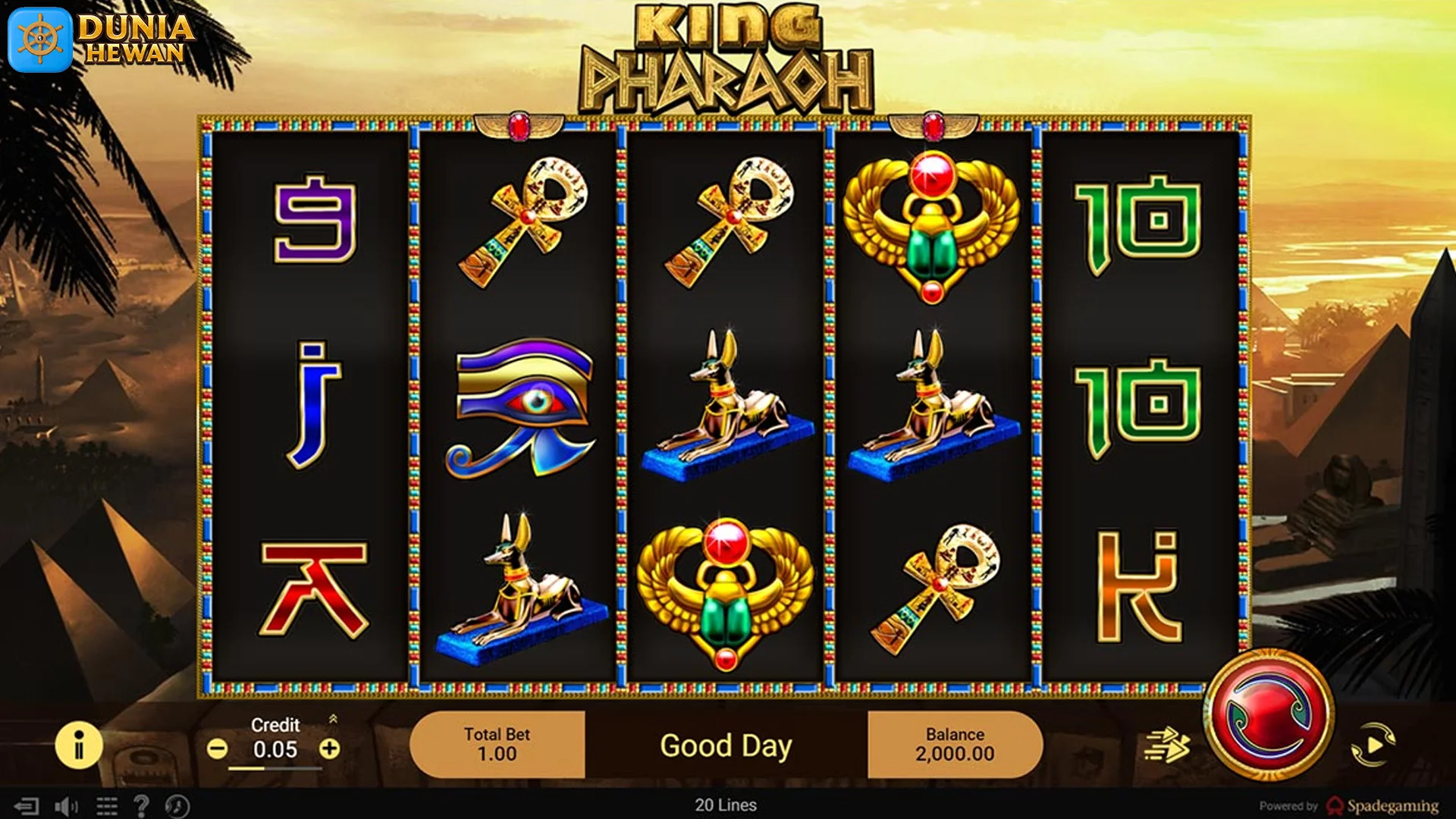This screenshot has height=819, width=1456.
Task: Open the paytable lines icon in the bottom bar
Action: tap(106, 805)
